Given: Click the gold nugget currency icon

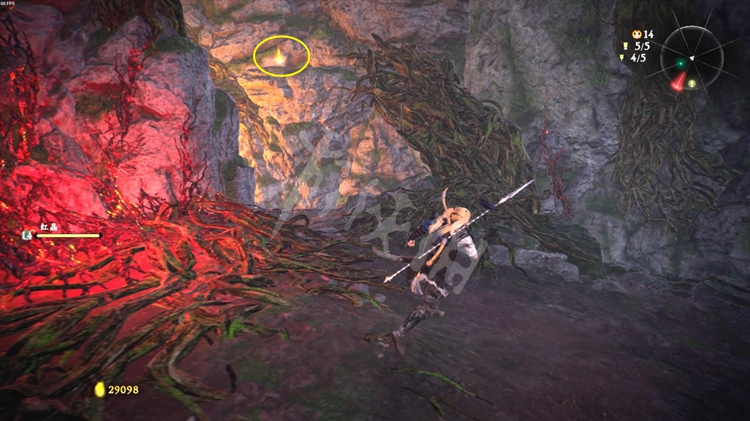Looking at the screenshot, I should [x=99, y=389].
